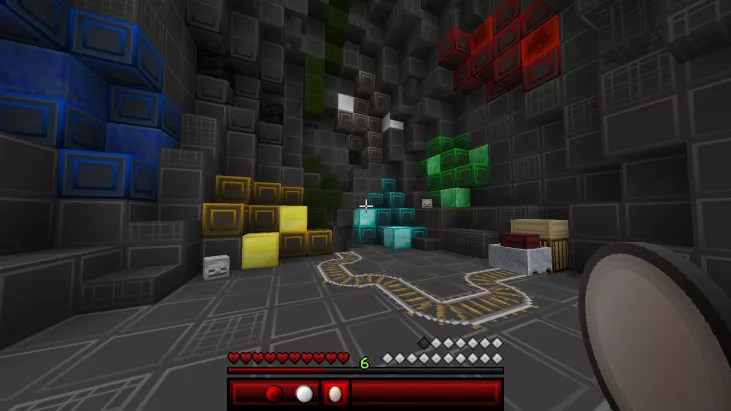Image resolution: width=731 pixels, height=411 pixels.
Task: Select the white snowball hotbar slot
Action: pyautogui.click(x=304, y=393)
